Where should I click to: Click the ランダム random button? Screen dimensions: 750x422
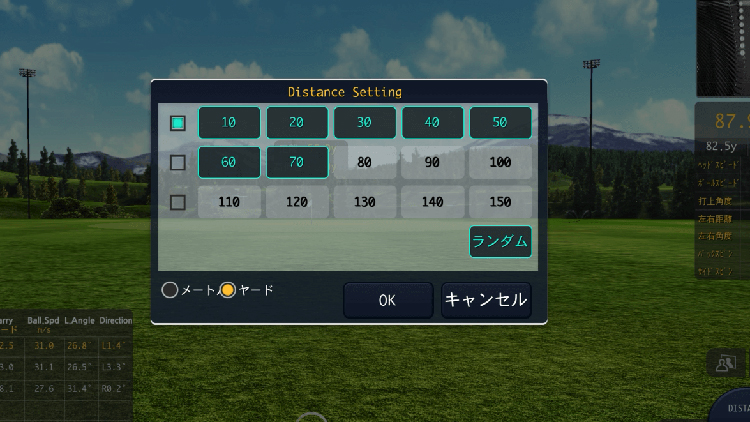pyautogui.click(x=500, y=242)
